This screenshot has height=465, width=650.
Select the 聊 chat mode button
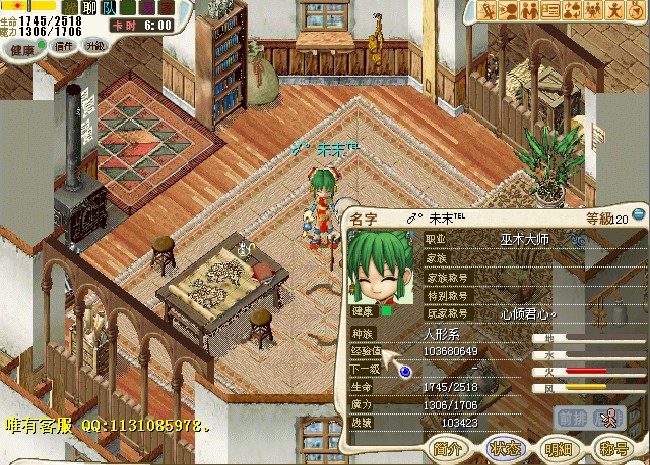[x=87, y=8]
